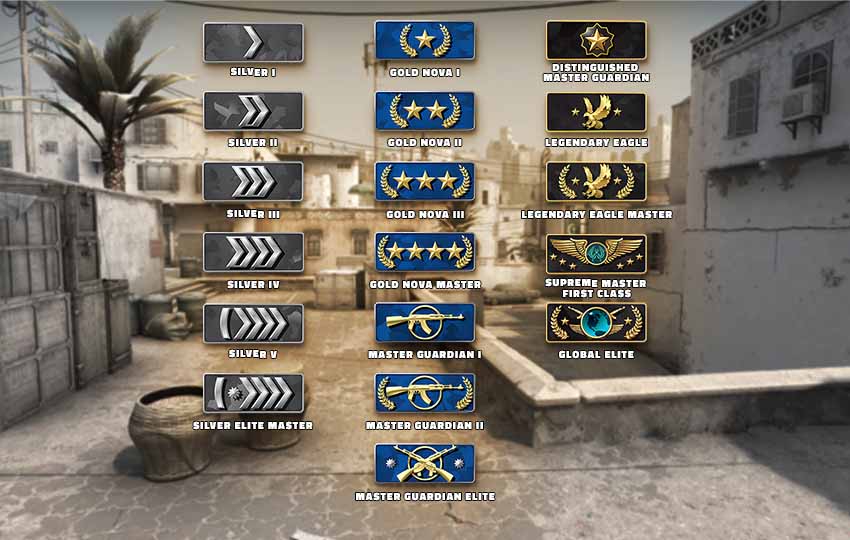
Task: Click the Gold Nova III badge
Action: (425, 181)
